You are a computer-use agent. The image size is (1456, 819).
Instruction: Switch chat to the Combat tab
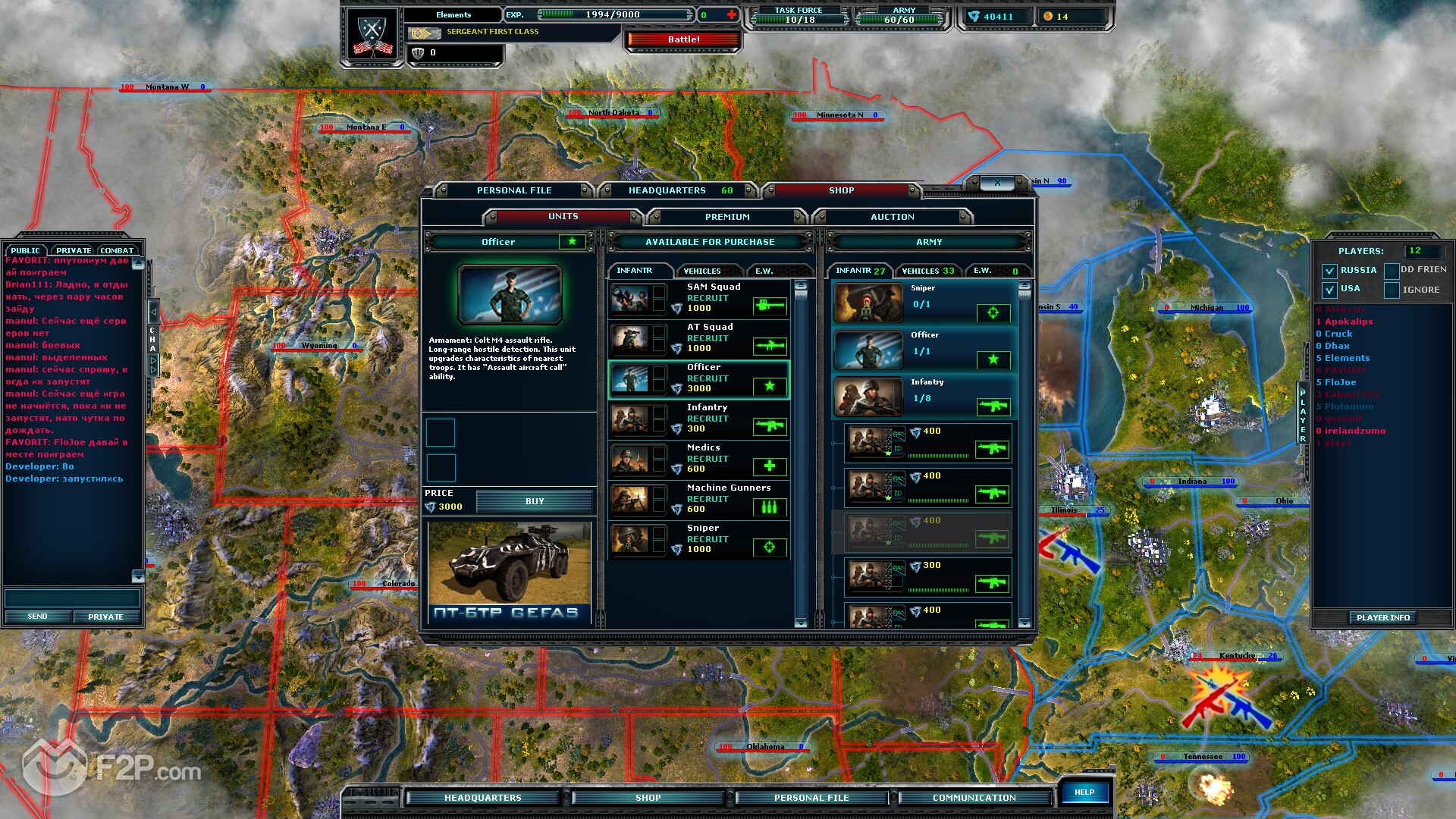coord(117,250)
